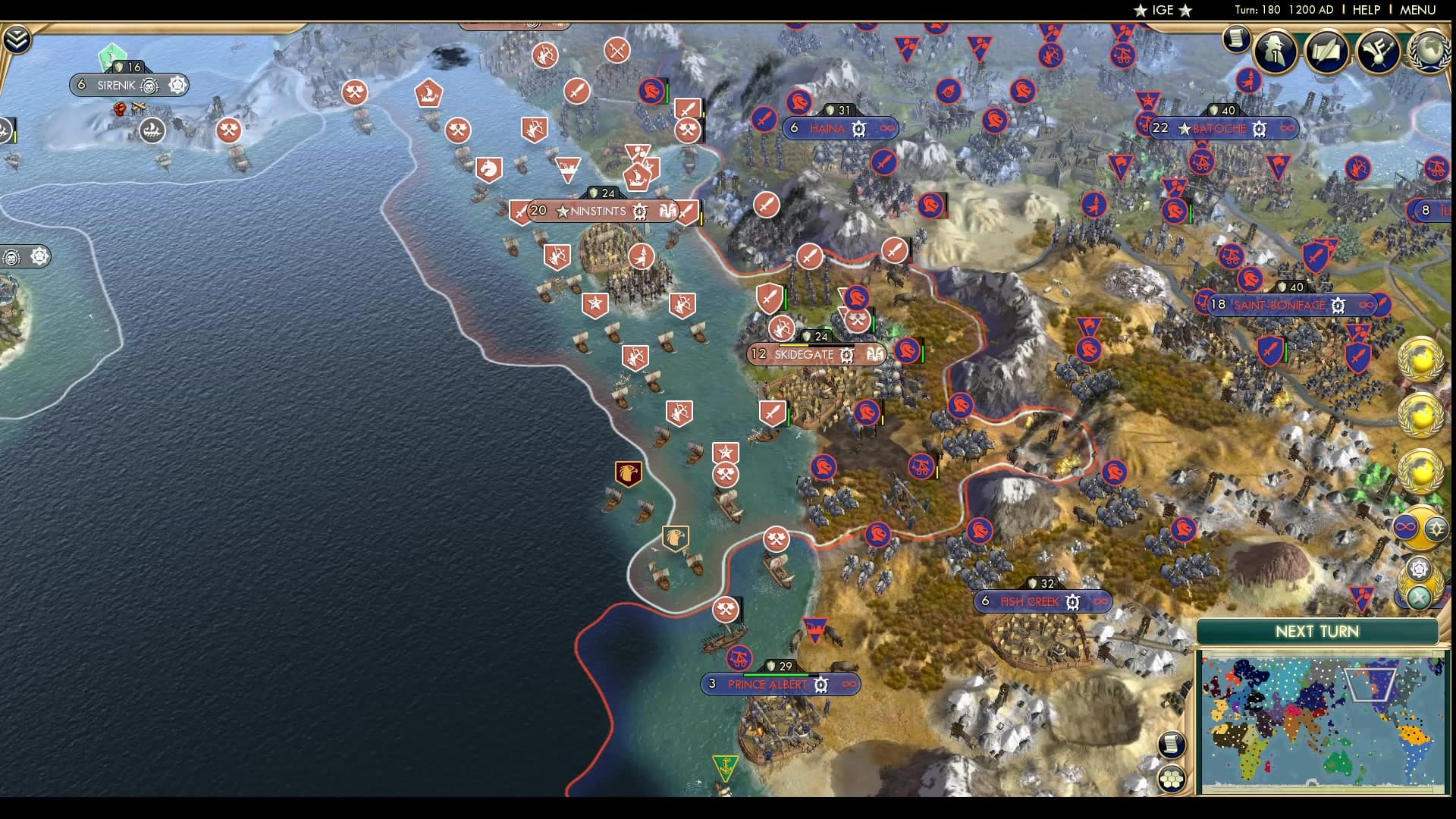Toggle the infinity icon on Haina's banner
Viewport: 1456px width, 819px height.
pyautogui.click(x=885, y=129)
